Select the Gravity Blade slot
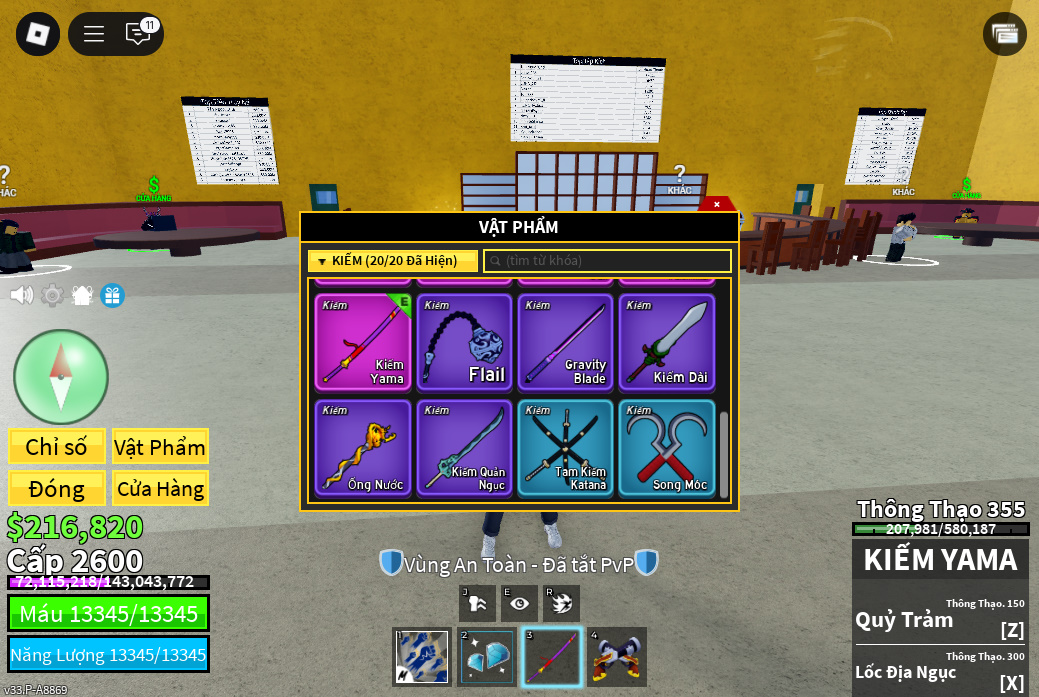 pos(566,342)
